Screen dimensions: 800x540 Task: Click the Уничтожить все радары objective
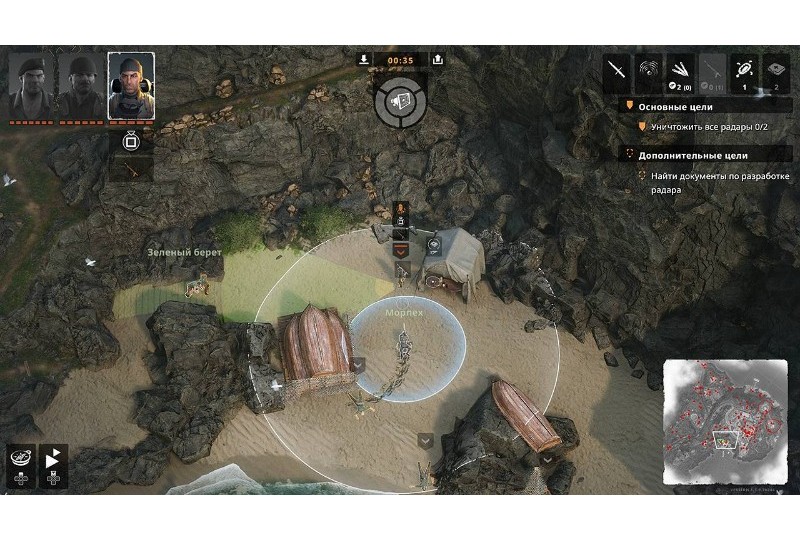pos(710,128)
